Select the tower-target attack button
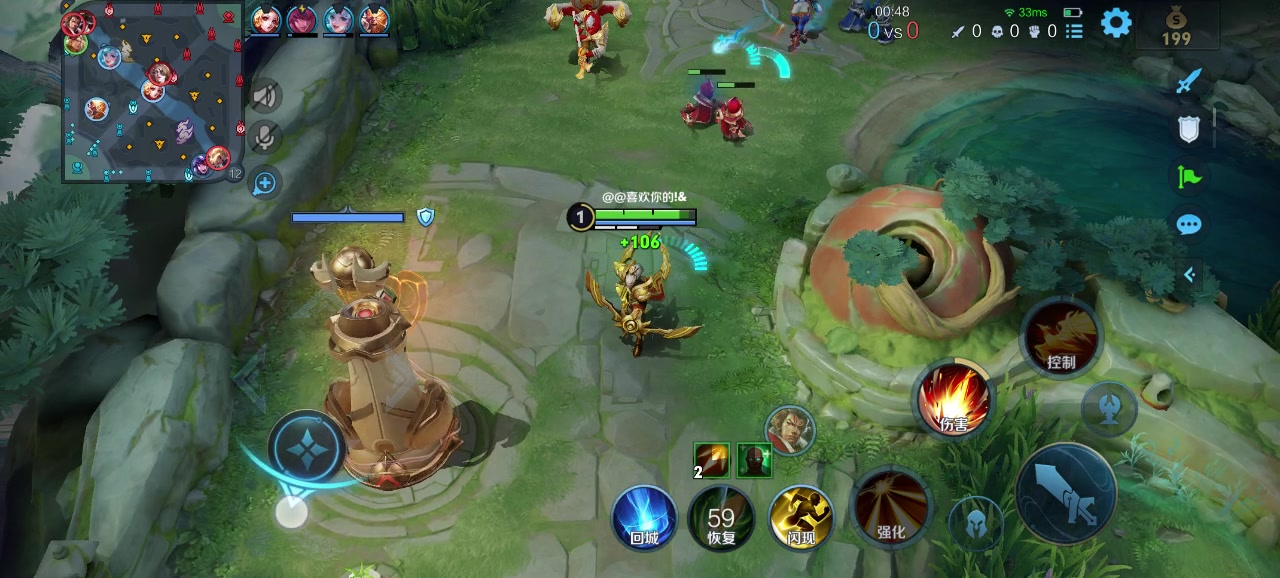The height and width of the screenshot is (578, 1280). click(x=1109, y=407)
